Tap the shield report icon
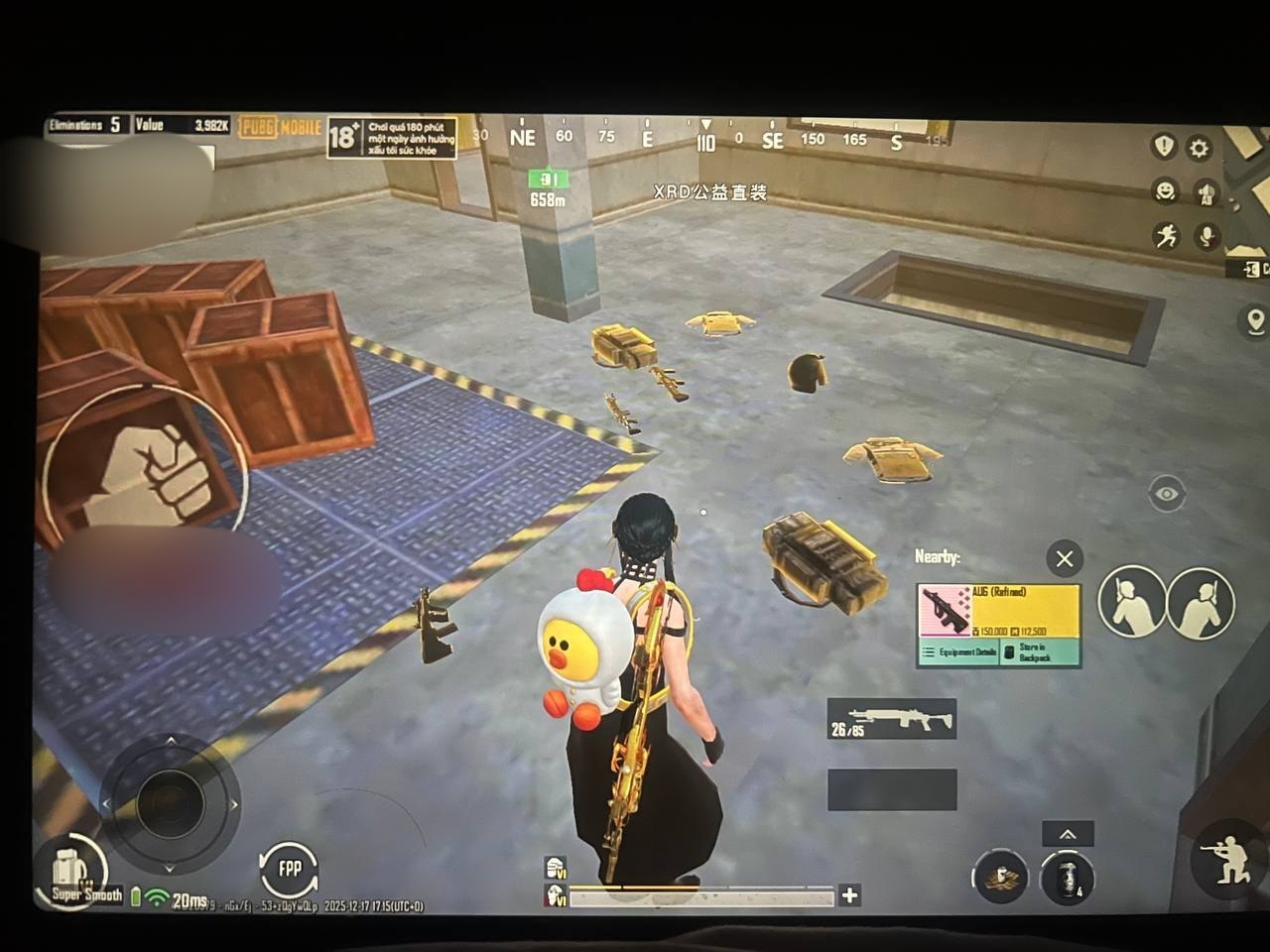This screenshot has height=952, width=1270. (1163, 147)
